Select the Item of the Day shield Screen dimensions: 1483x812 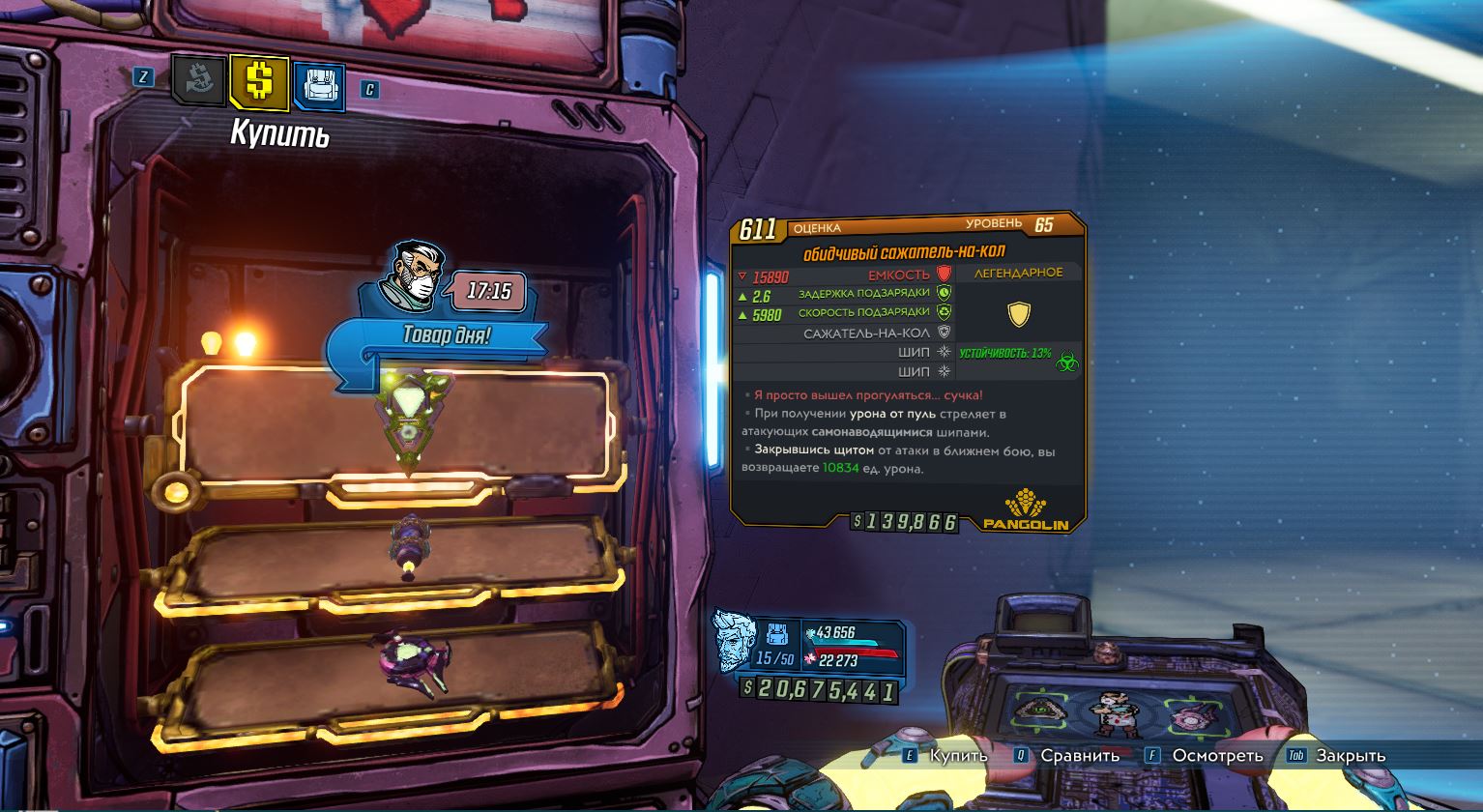point(406,425)
